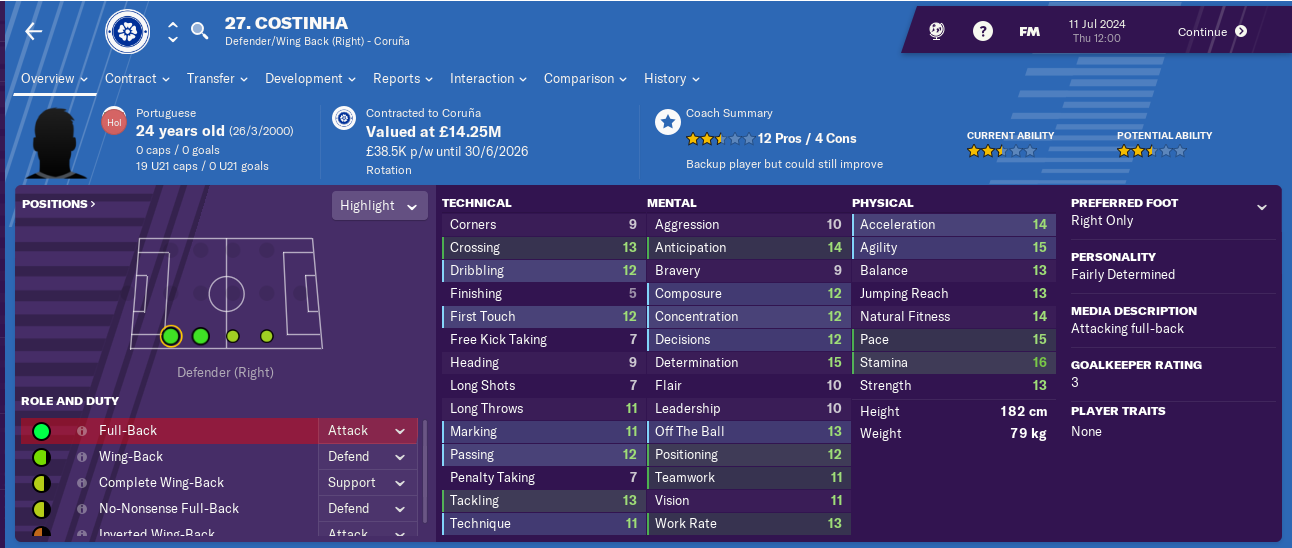
Task: Open the search magnifier
Action: tap(200, 31)
